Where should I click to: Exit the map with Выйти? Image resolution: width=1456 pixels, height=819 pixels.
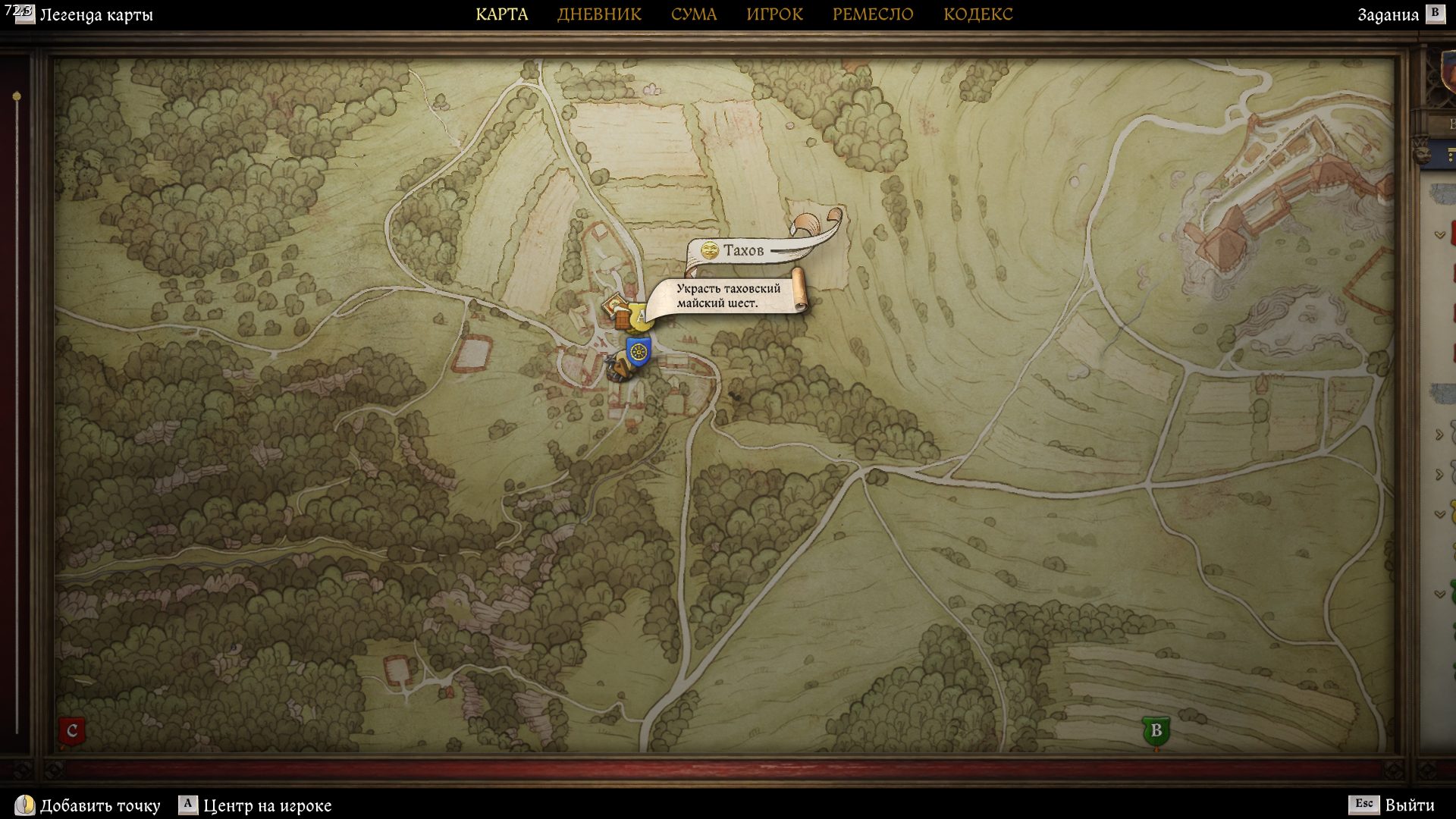click(x=1409, y=805)
